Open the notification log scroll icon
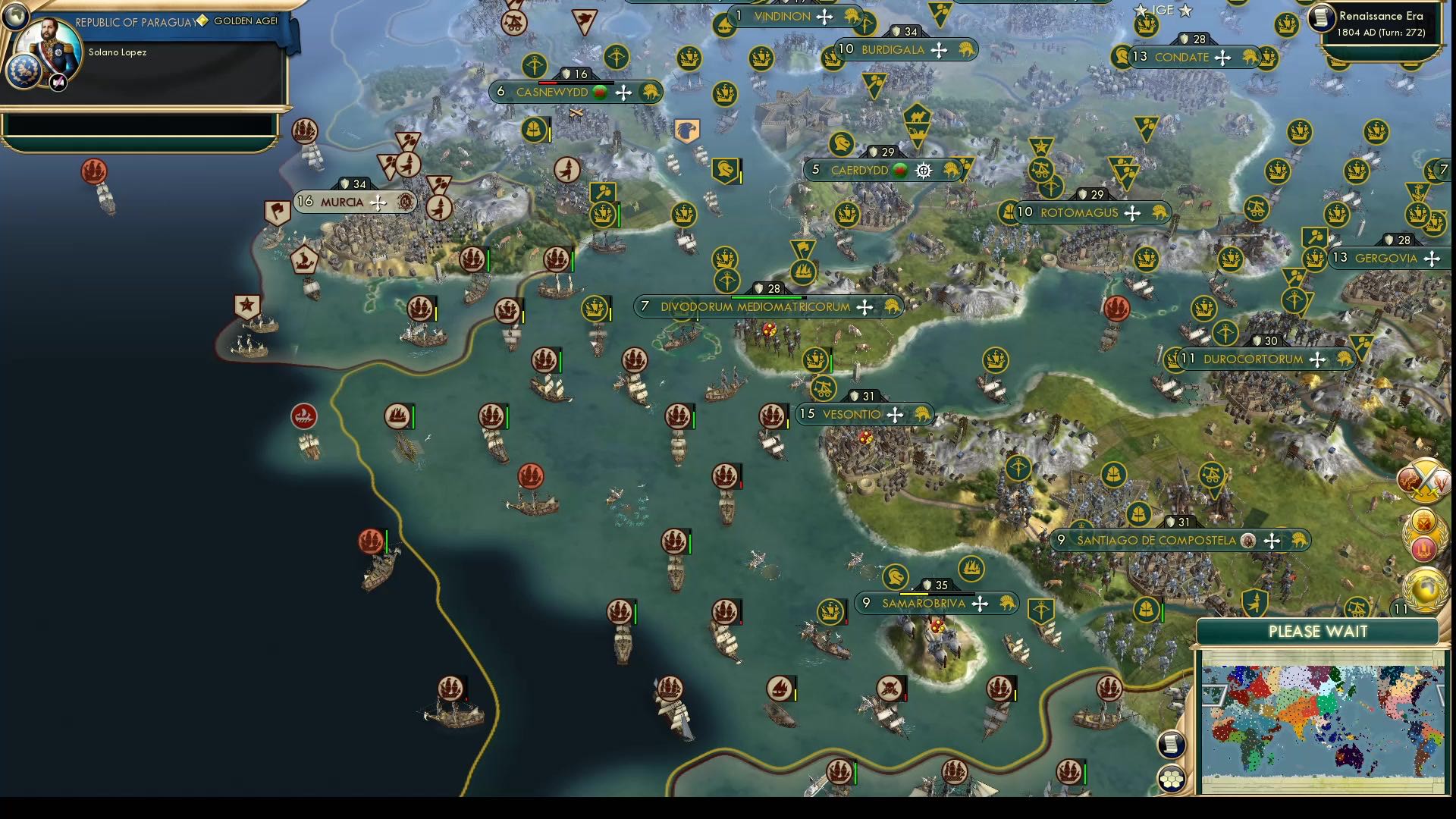This screenshot has height=819, width=1456. 1171,745
